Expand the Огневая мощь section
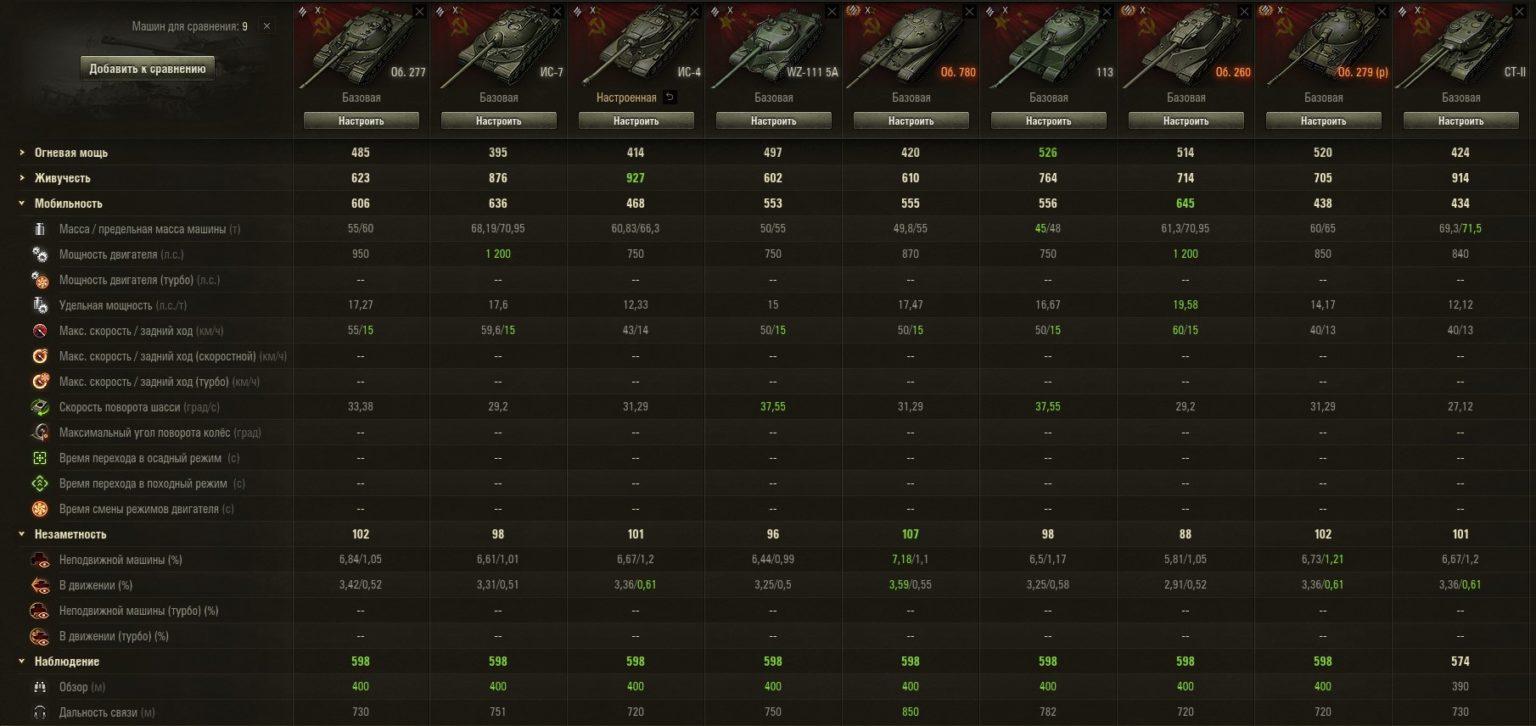The width and height of the screenshot is (1536, 726). tap(20, 152)
